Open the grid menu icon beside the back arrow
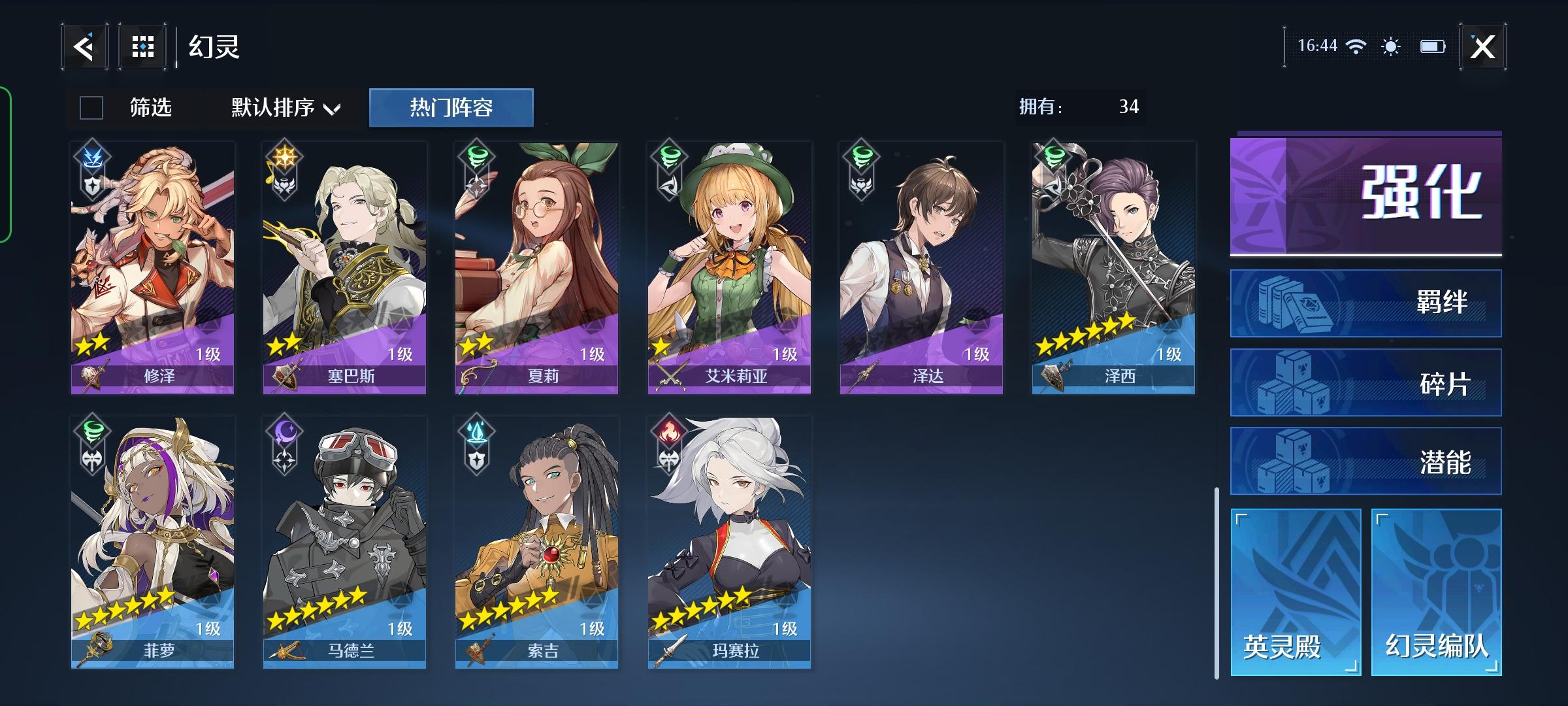 point(142,46)
